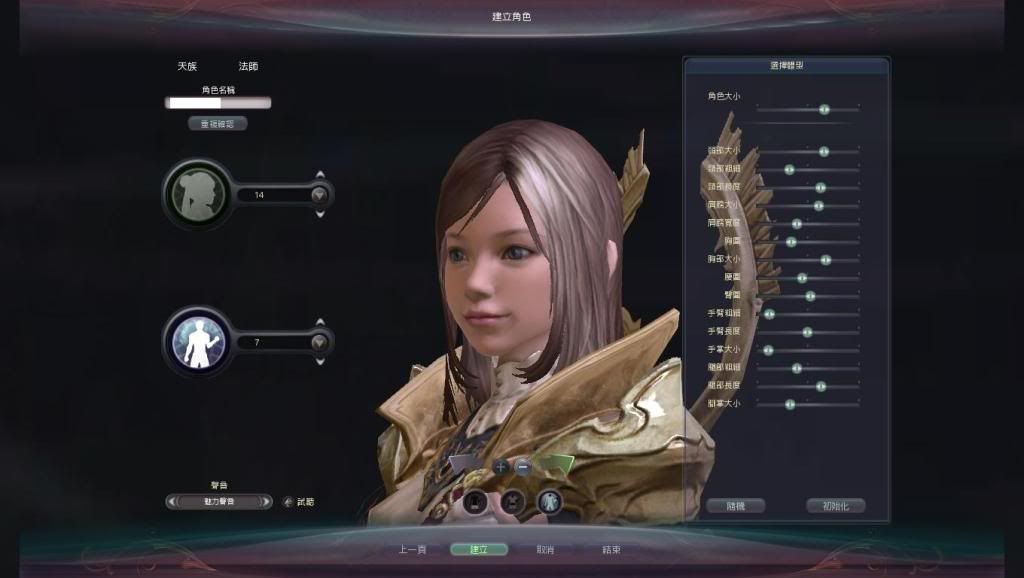Image resolution: width=1024 pixels, height=578 pixels.
Task: Click the 建立 (Create) button
Action: click(x=479, y=549)
